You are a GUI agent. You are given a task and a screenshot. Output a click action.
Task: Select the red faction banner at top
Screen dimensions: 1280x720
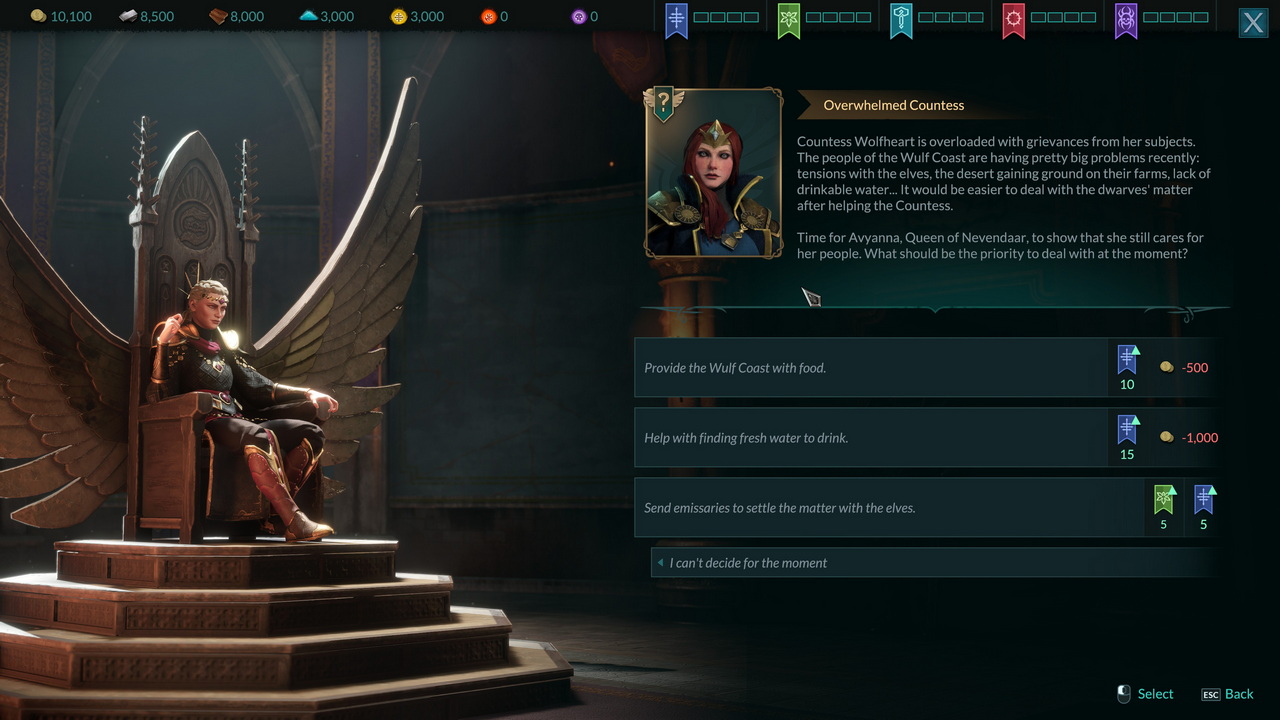(1014, 20)
